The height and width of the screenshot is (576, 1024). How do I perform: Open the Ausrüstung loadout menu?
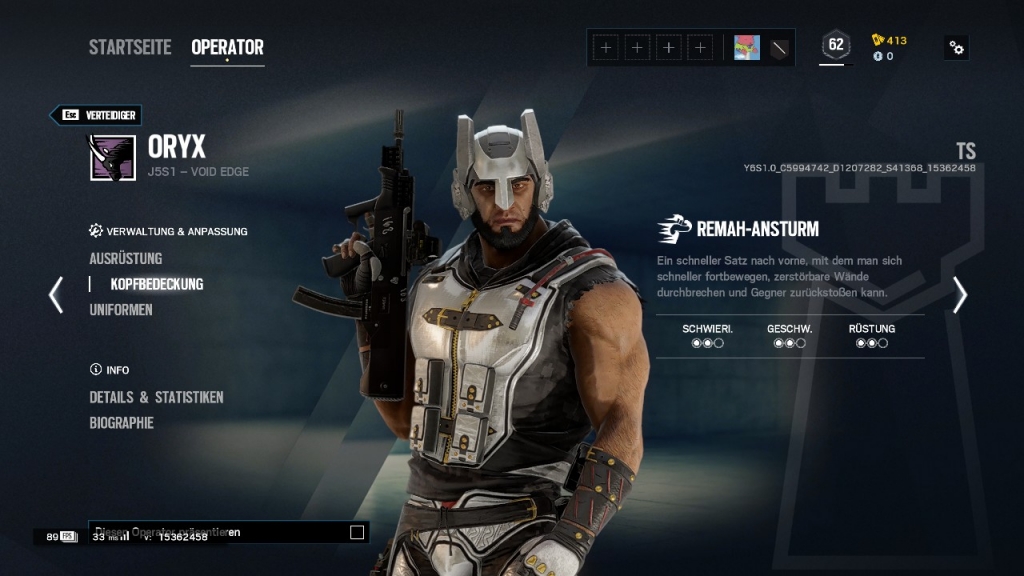126,258
